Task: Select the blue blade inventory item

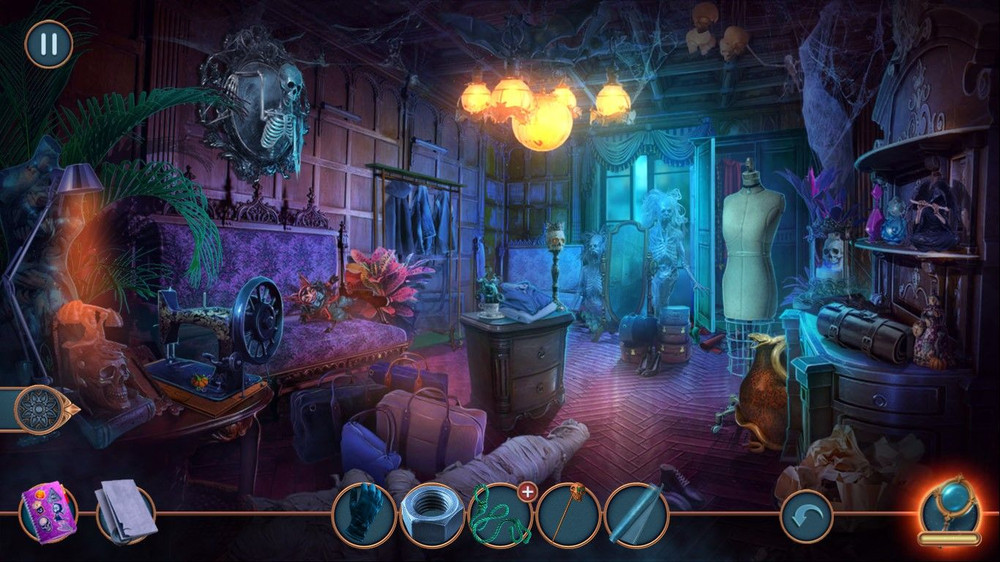Action: (x=636, y=514)
